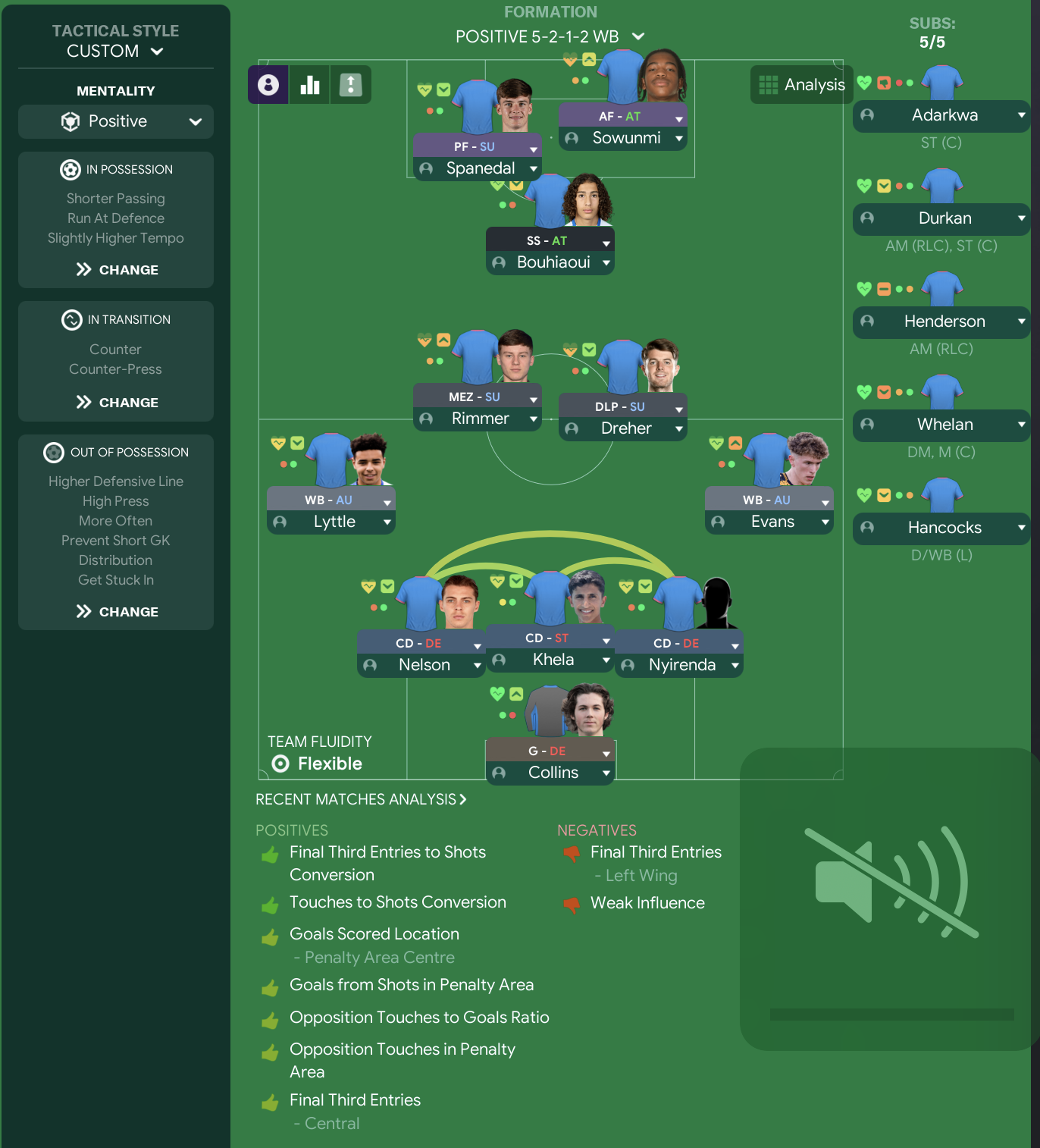Select the substitution arrow icon
This screenshot has width=1040, height=1148.
(x=350, y=84)
